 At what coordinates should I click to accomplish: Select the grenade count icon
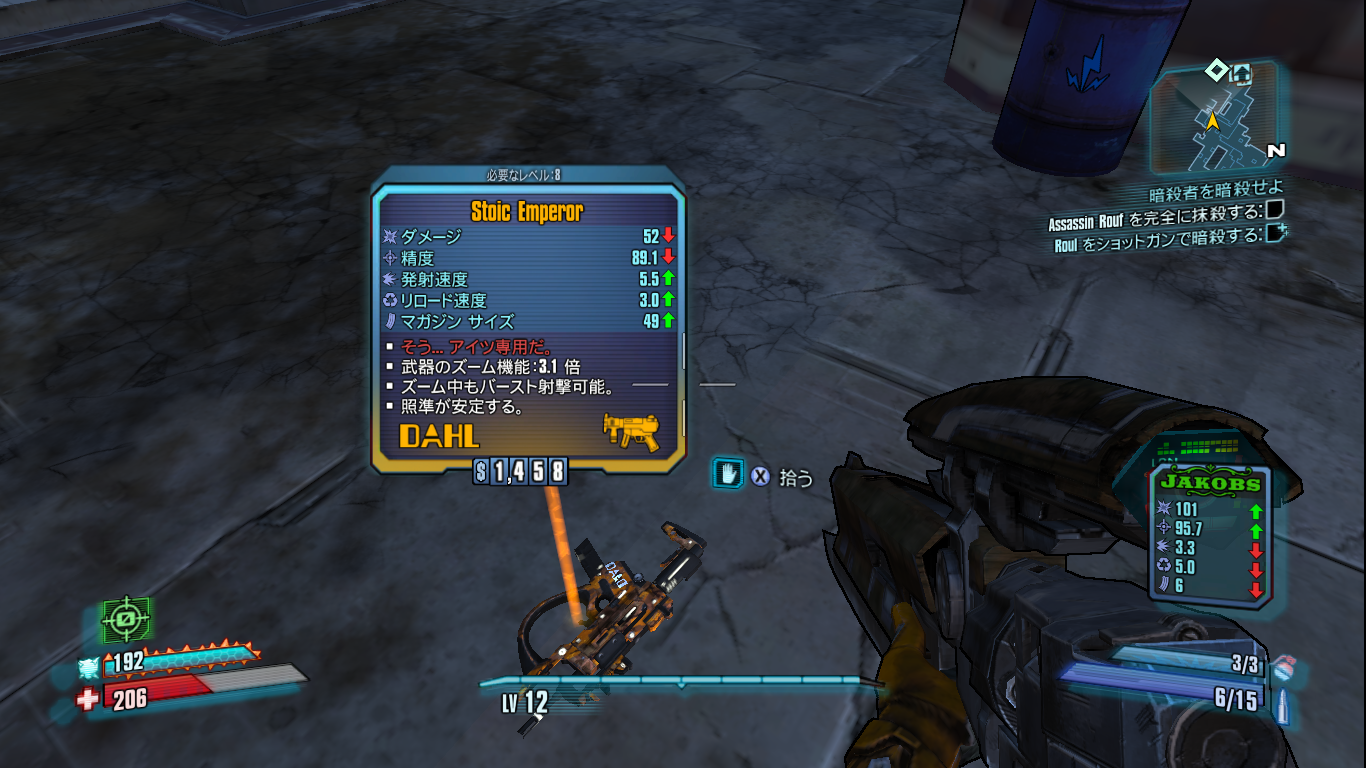pos(1285,663)
